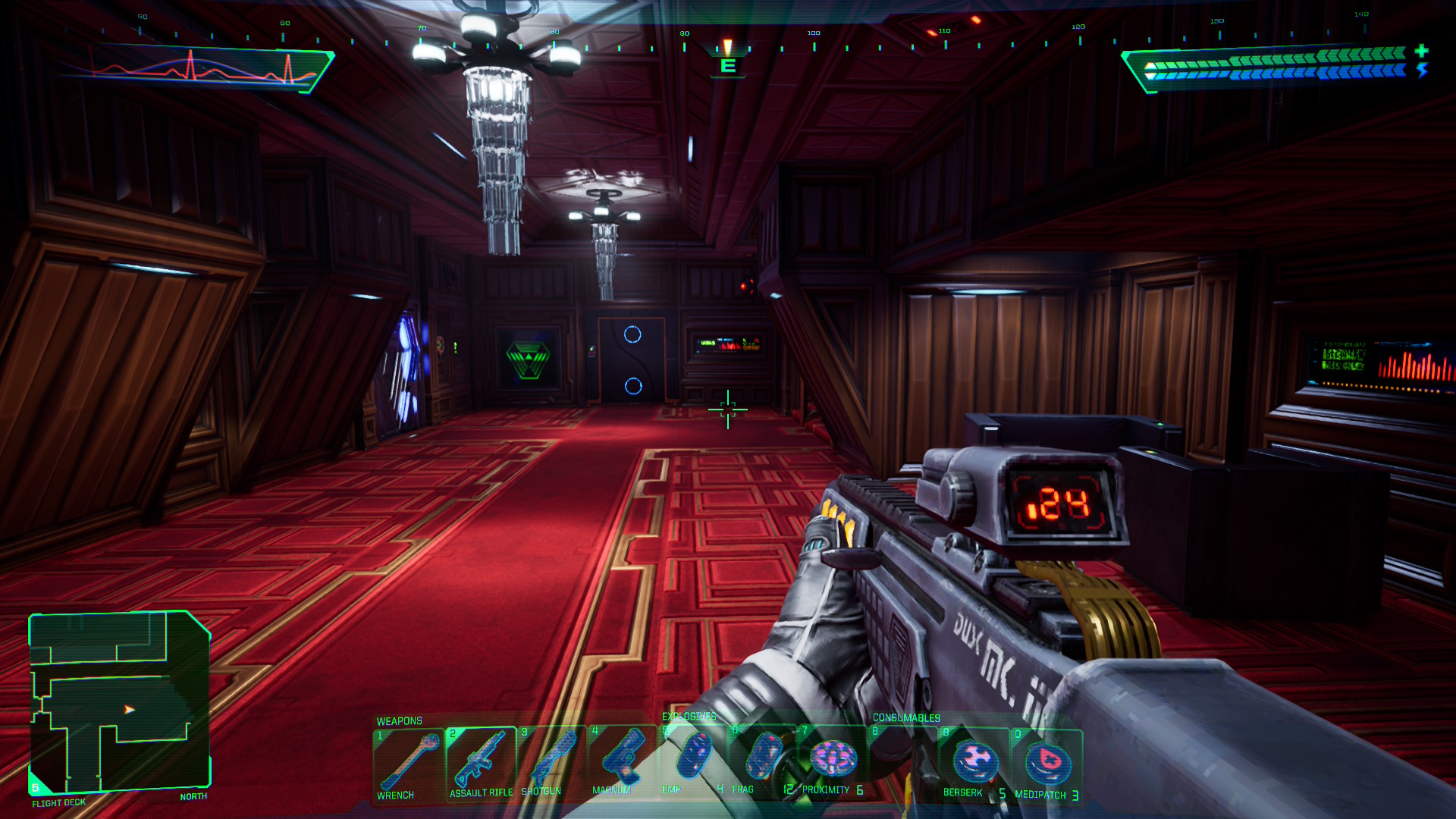
Task: Equip the Assault Rifle from the hotbar
Action: pos(481,763)
